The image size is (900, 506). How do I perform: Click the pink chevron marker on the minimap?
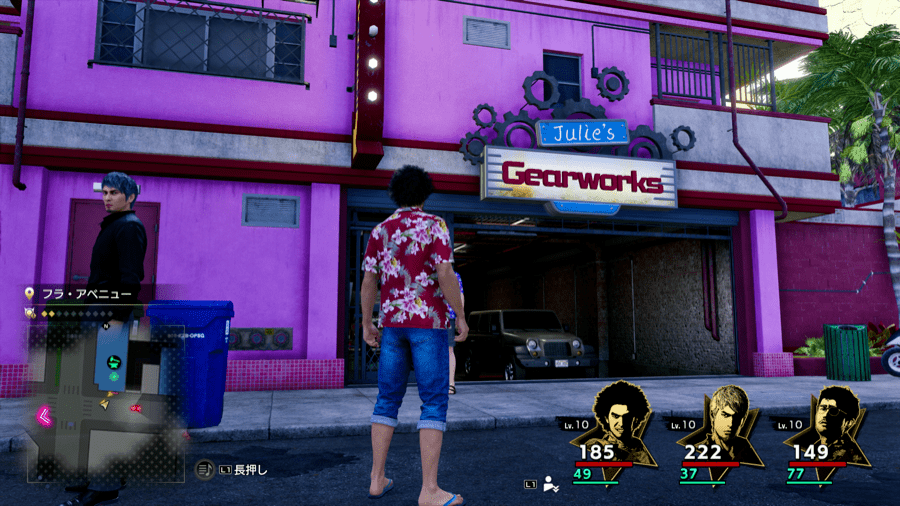(x=45, y=414)
